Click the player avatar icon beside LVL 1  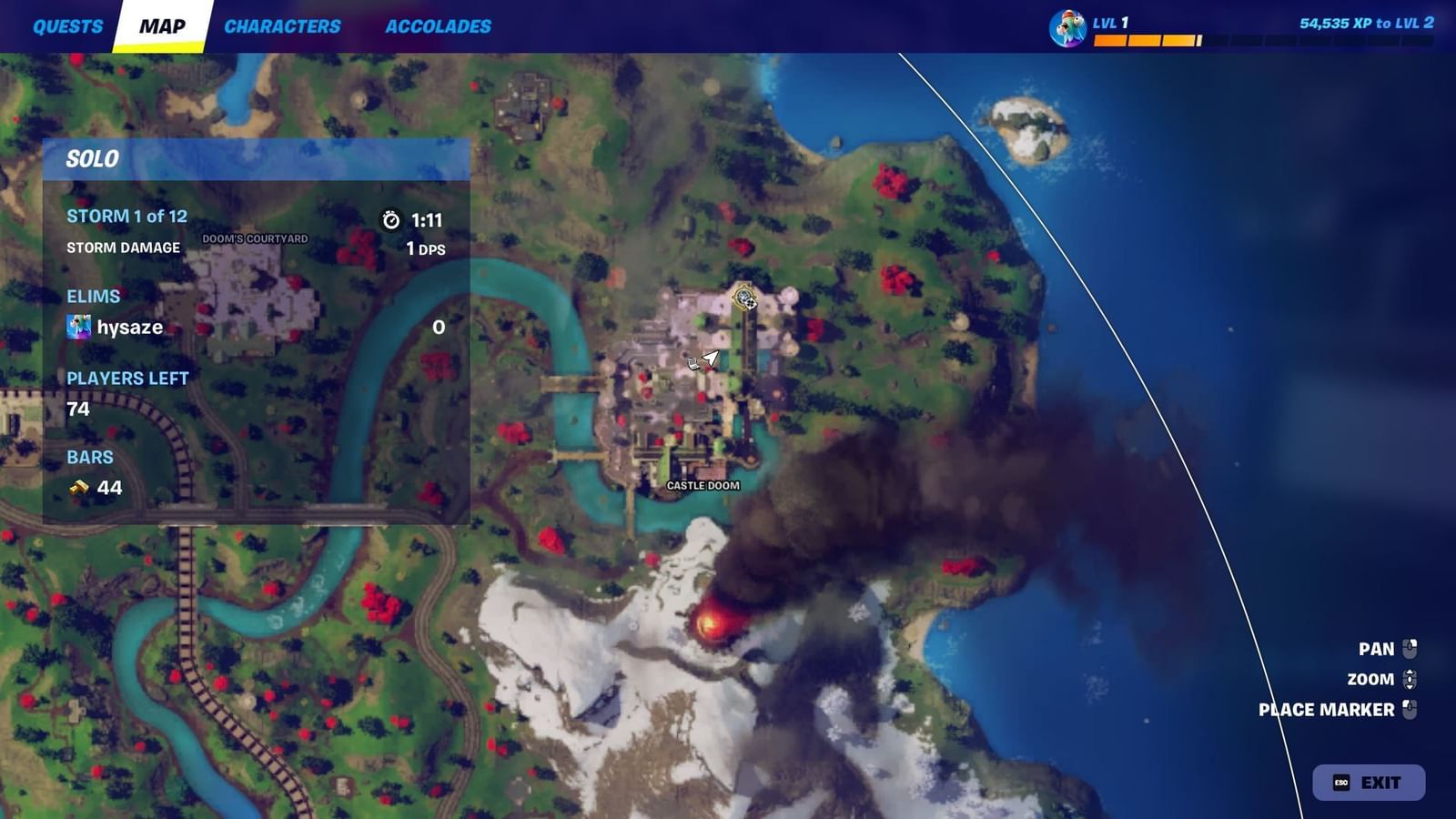(x=1069, y=25)
